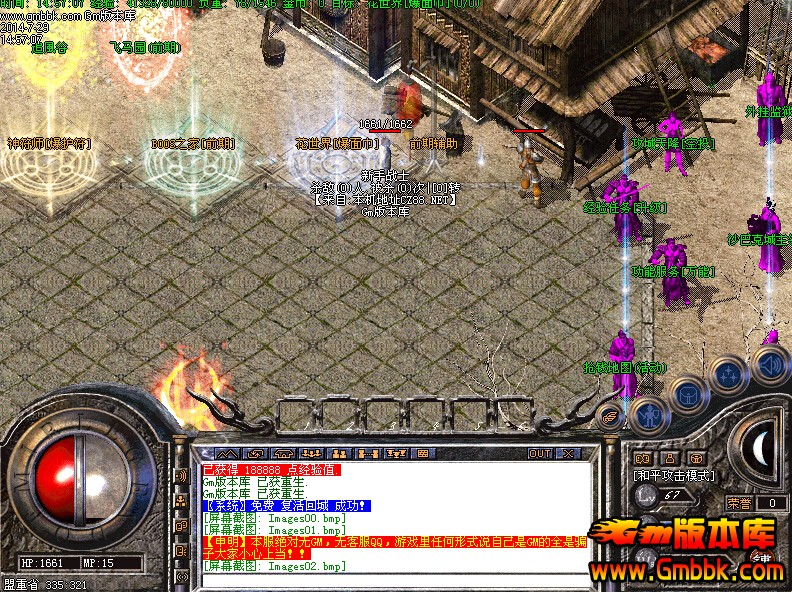This screenshot has width=792, height=592.
Task: Toggle the speaker chat channel on chat sidebar
Action: (182, 476)
